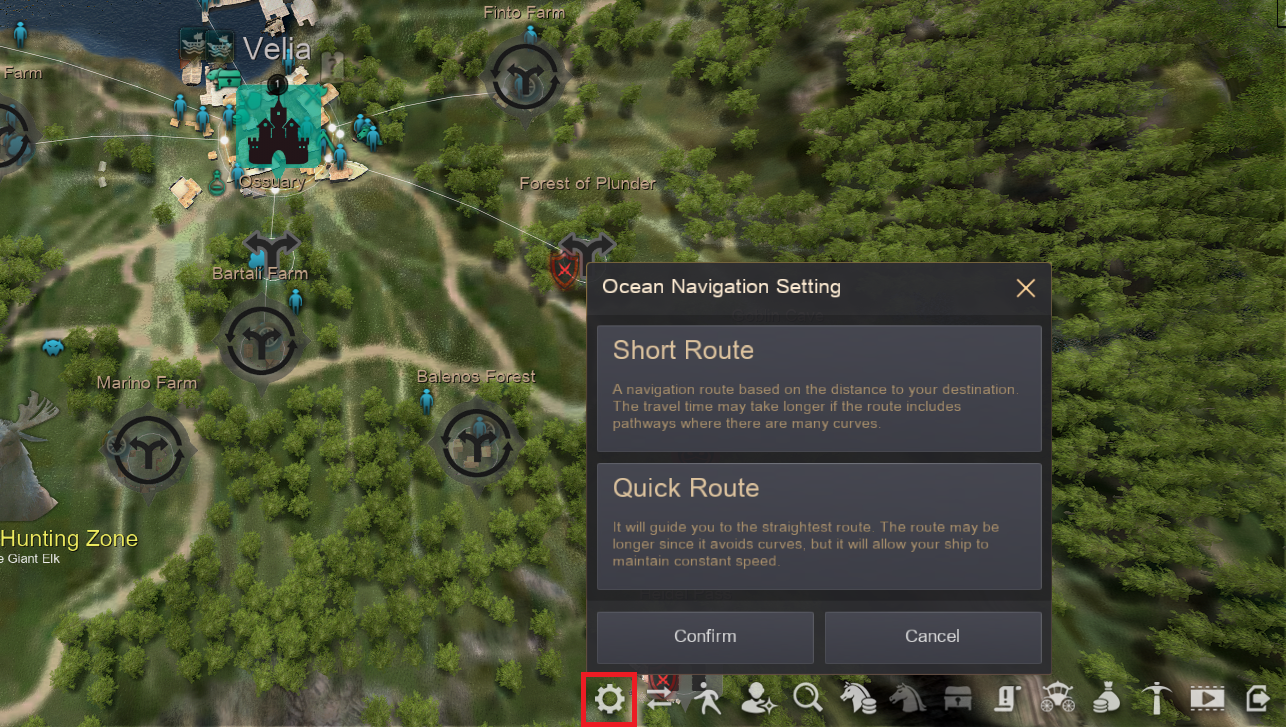
Task: Close the Ocean Navigation Setting window
Action: pos(1025,289)
